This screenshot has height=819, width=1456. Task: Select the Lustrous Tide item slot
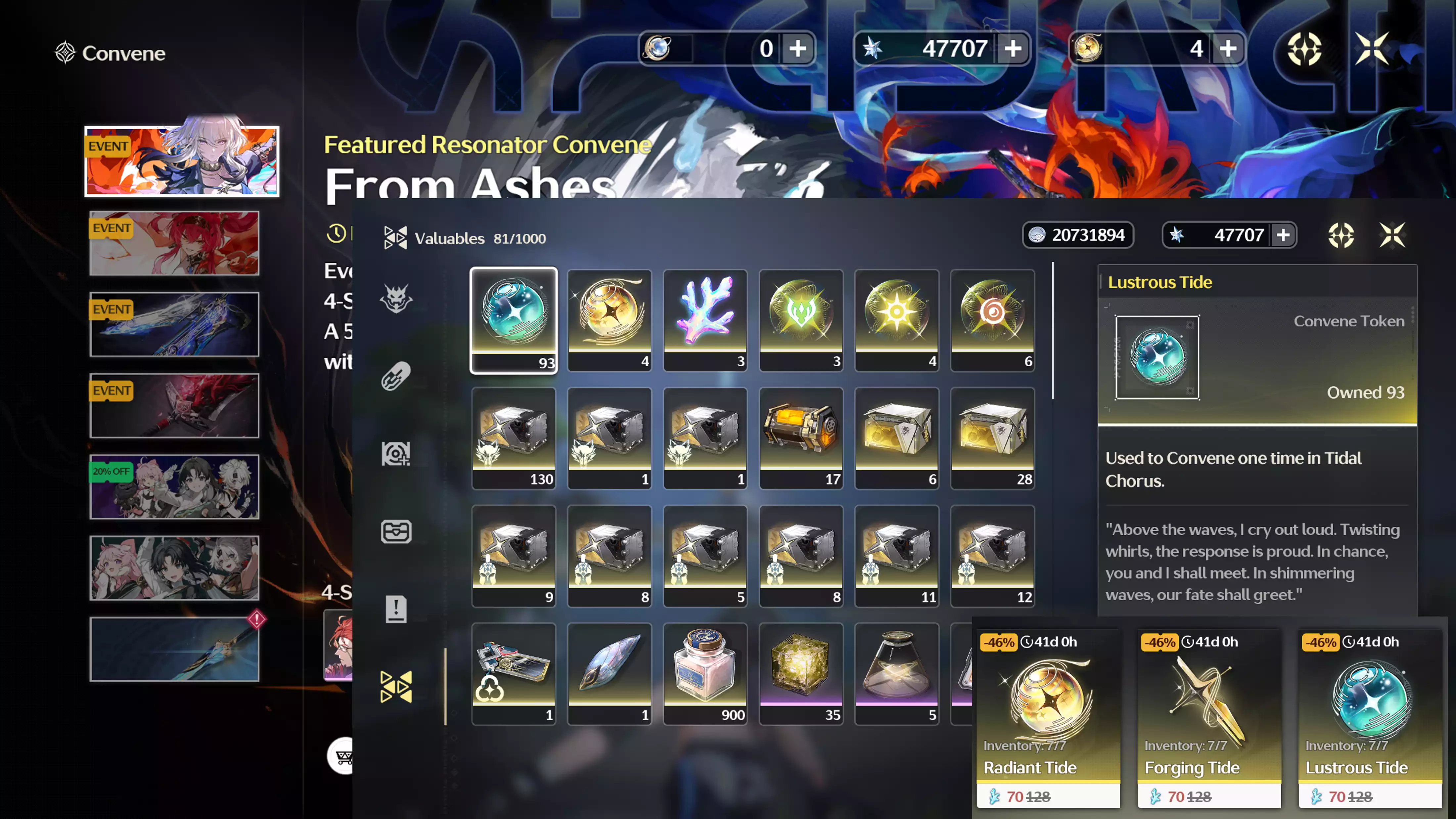click(x=513, y=319)
